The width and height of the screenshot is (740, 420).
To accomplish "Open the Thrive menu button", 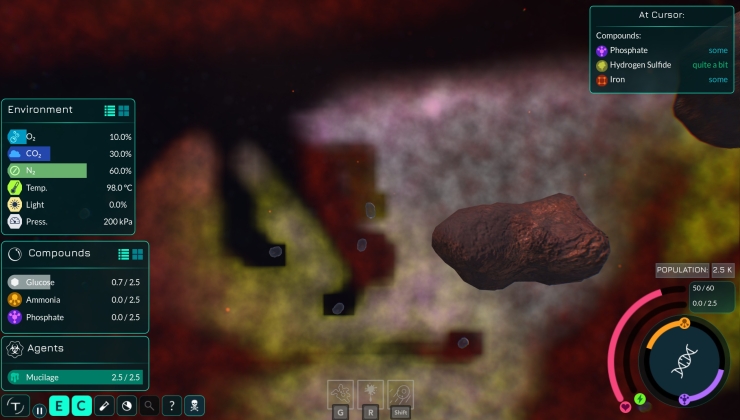I will [18, 406].
